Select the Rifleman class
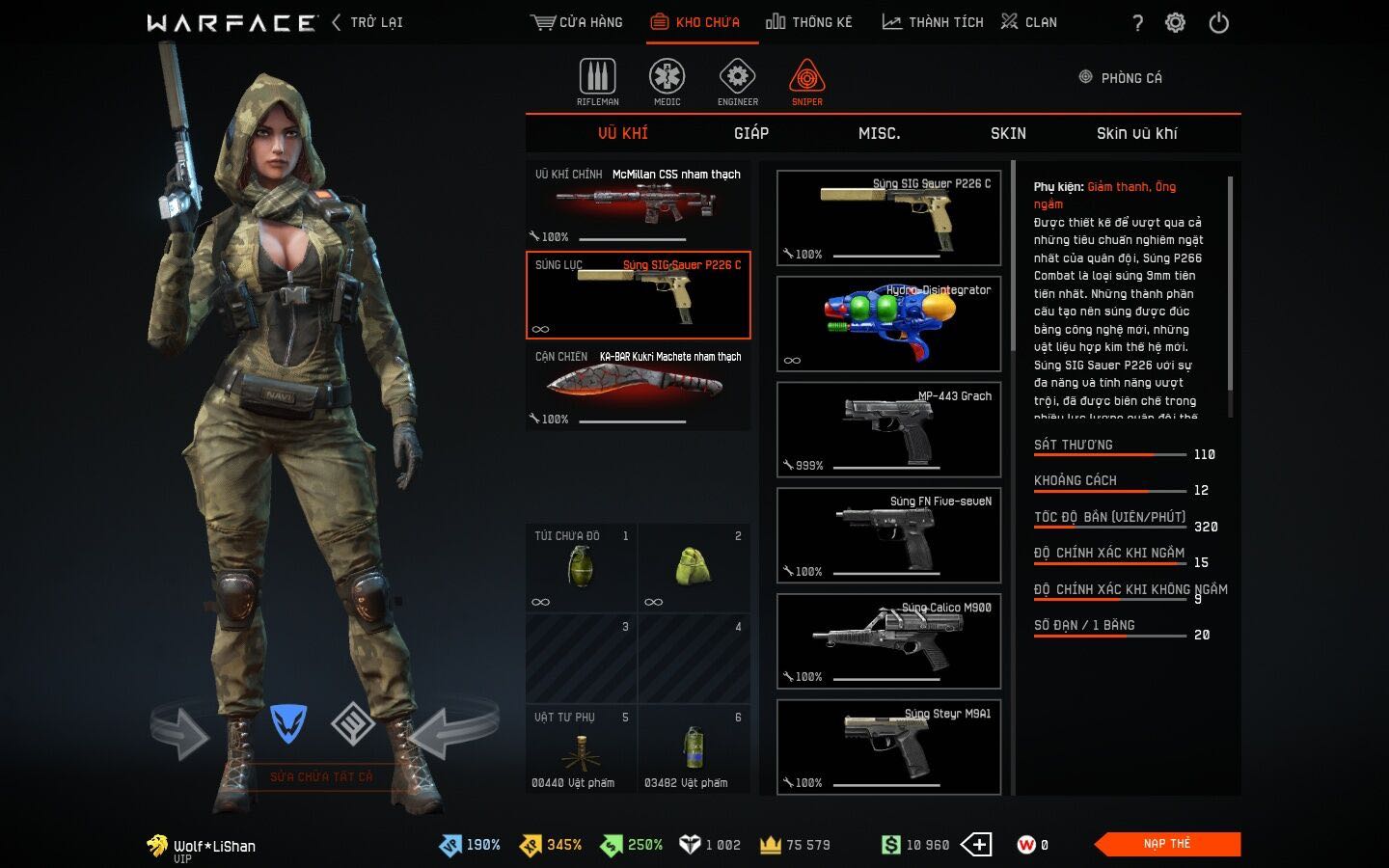Viewport: 1389px width, 868px height. pos(598,81)
